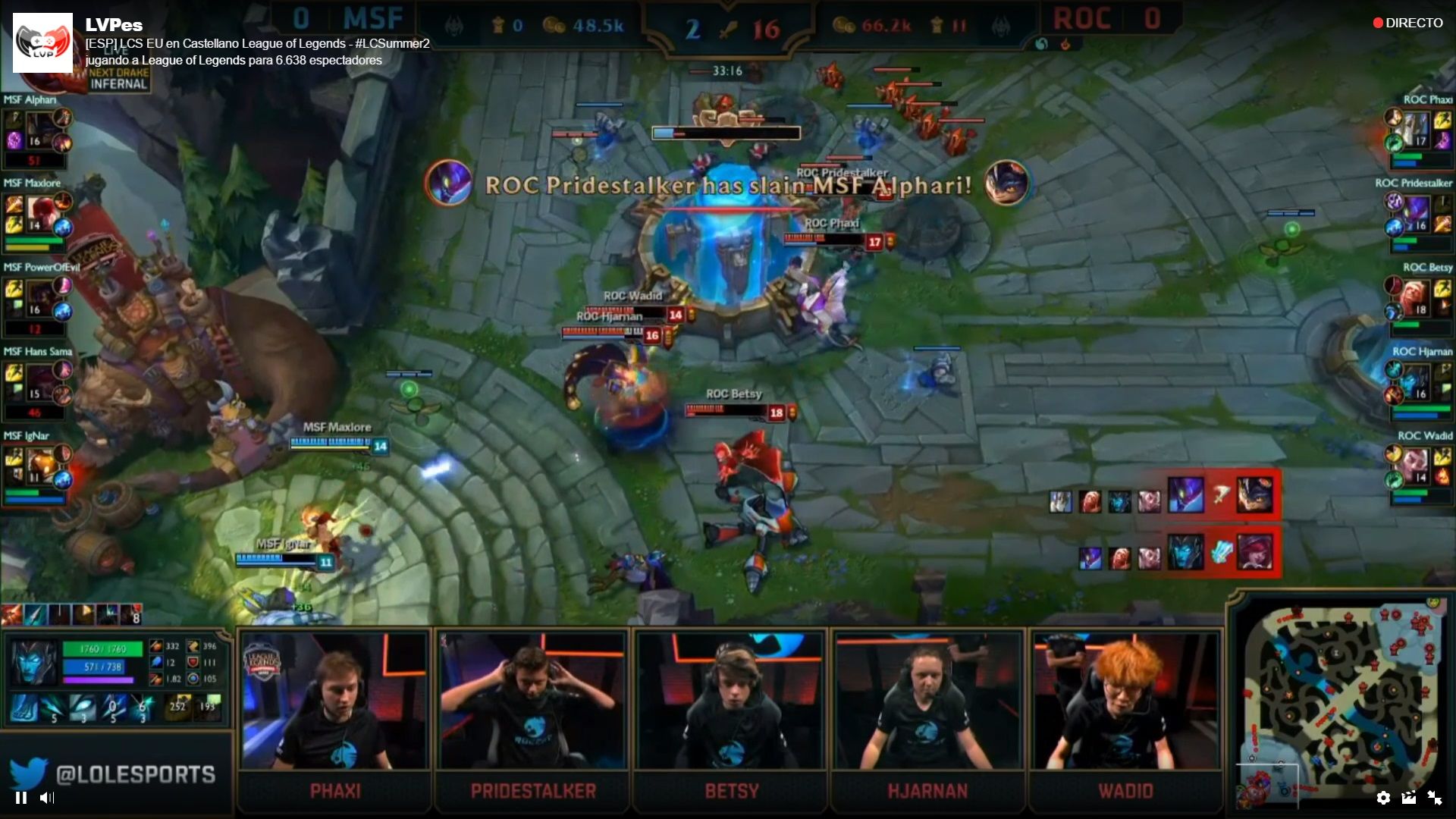Open the LVPes channel avatar
1456x819 pixels.
tap(42, 42)
